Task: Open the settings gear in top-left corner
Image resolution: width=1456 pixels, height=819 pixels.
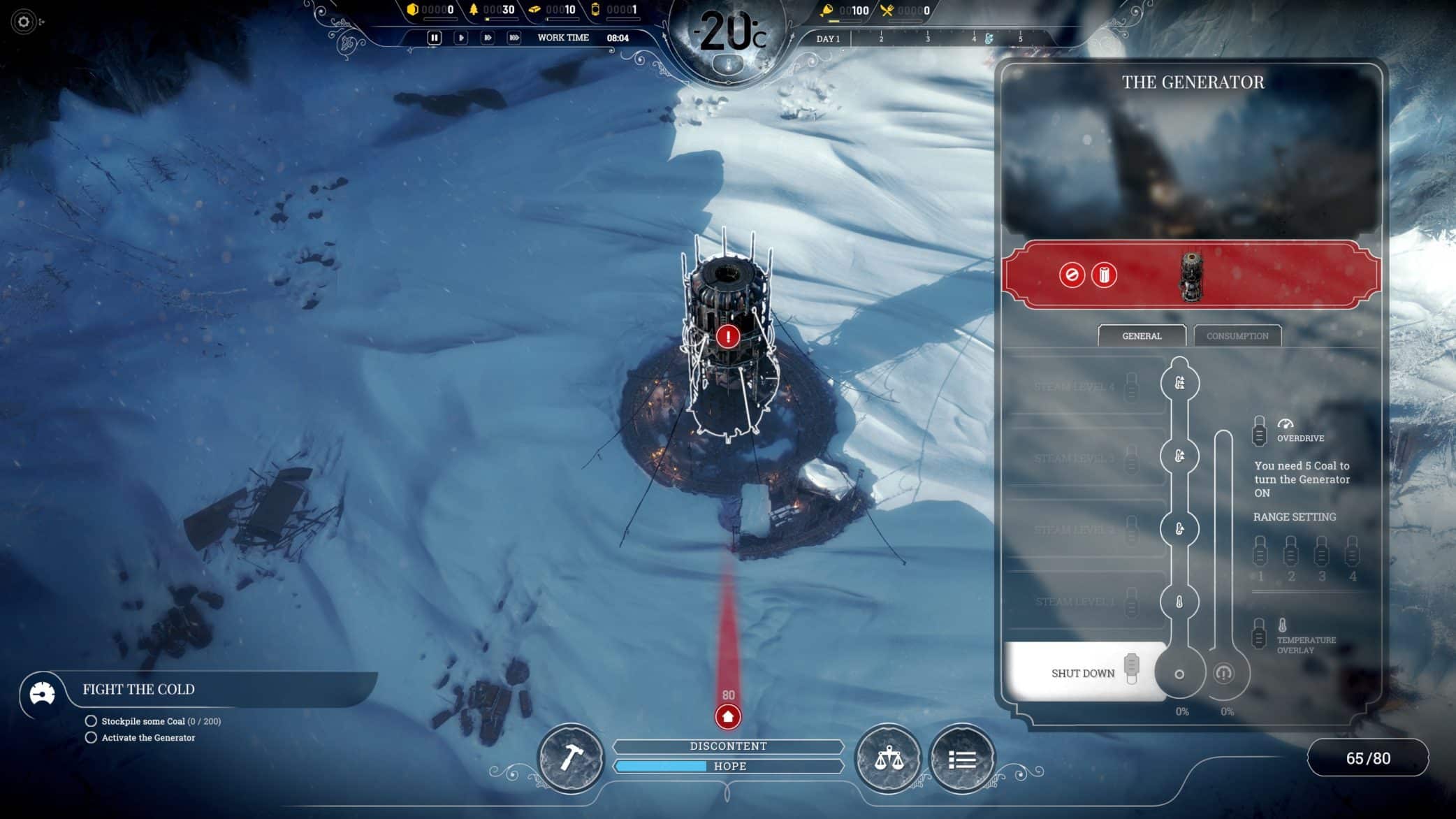Action: pyautogui.click(x=23, y=23)
